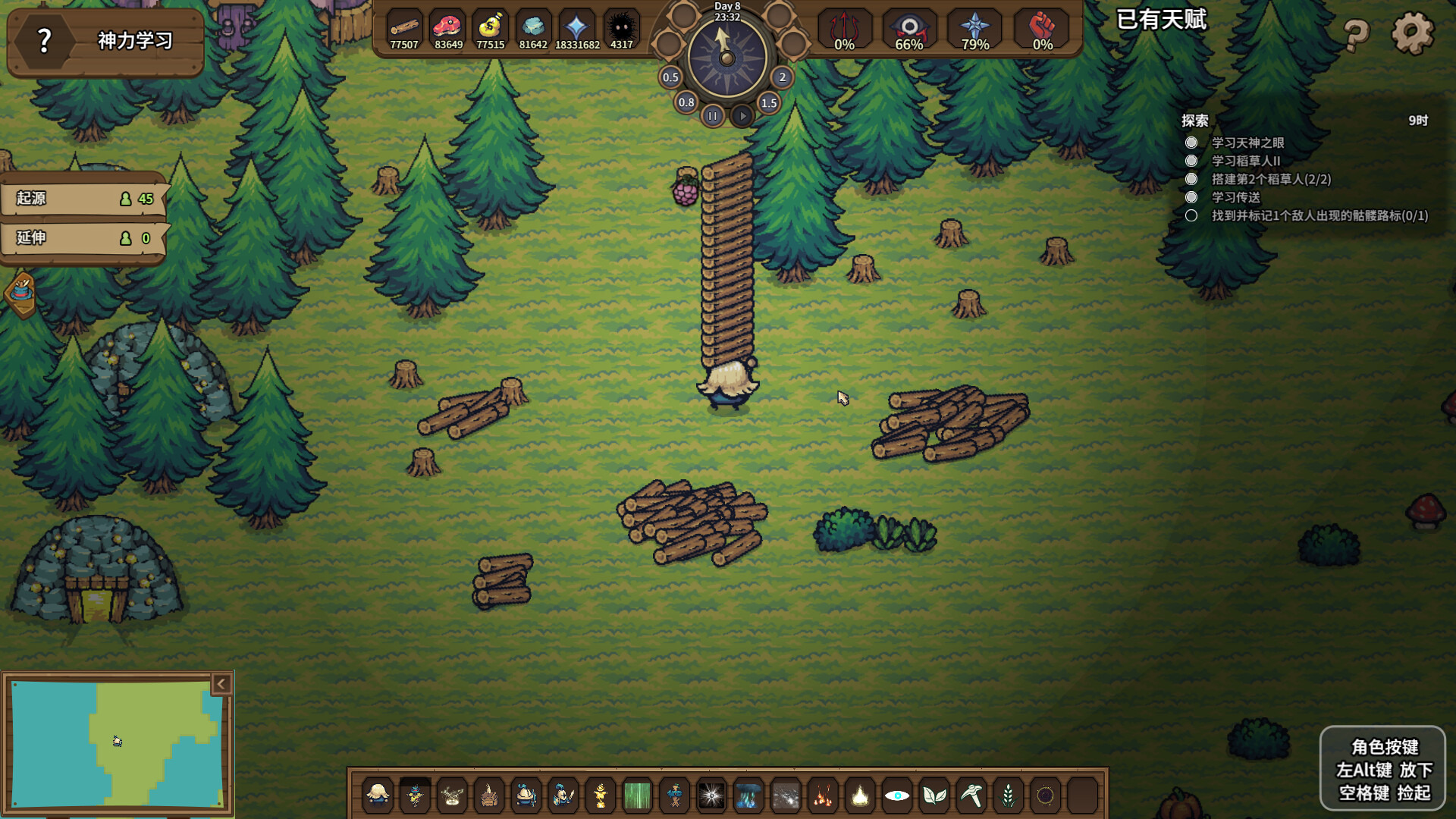Click on the minimap
The image size is (1456, 819).
pos(118,743)
